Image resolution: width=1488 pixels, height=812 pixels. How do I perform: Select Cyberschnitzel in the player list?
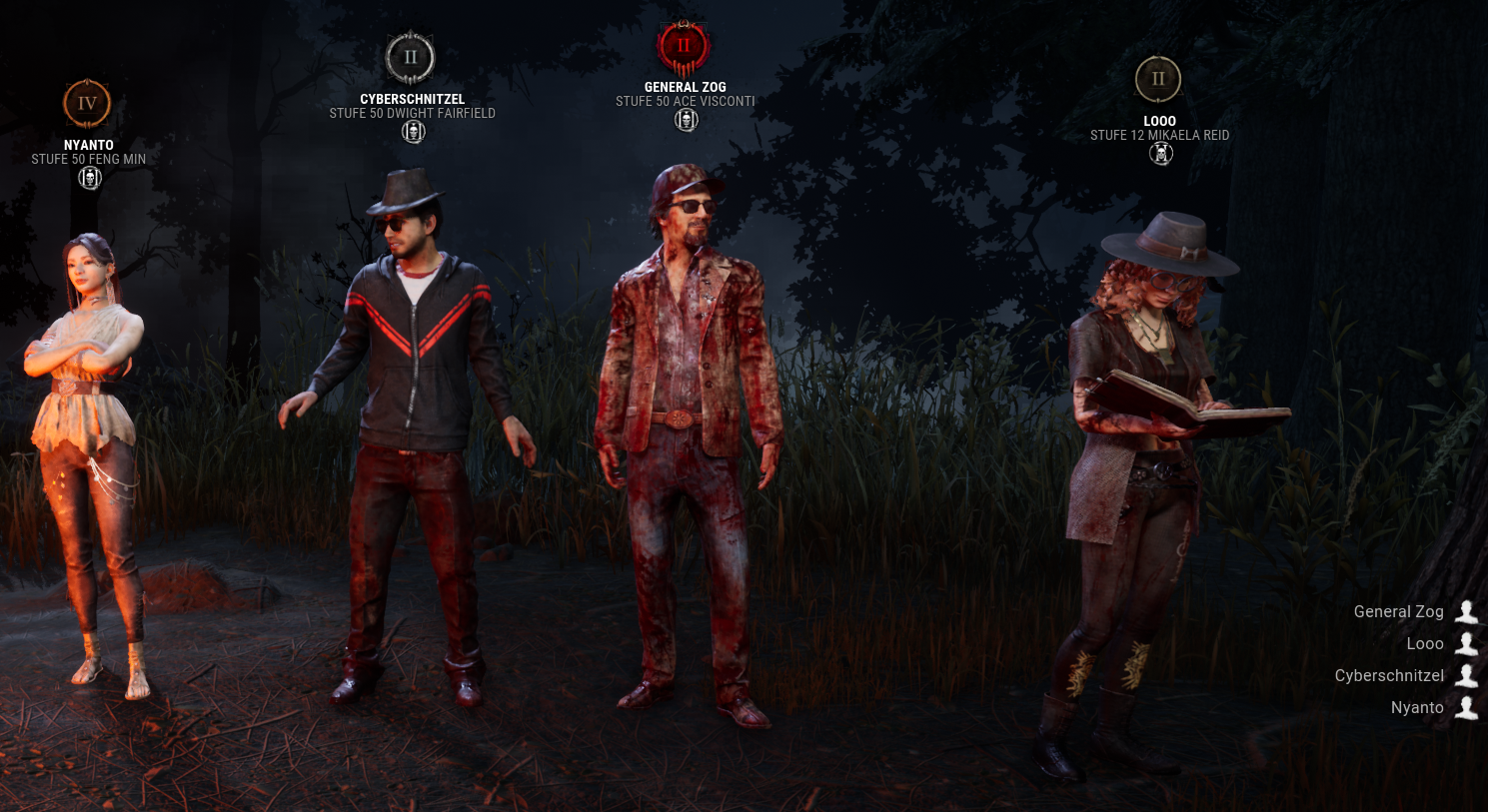(1389, 675)
